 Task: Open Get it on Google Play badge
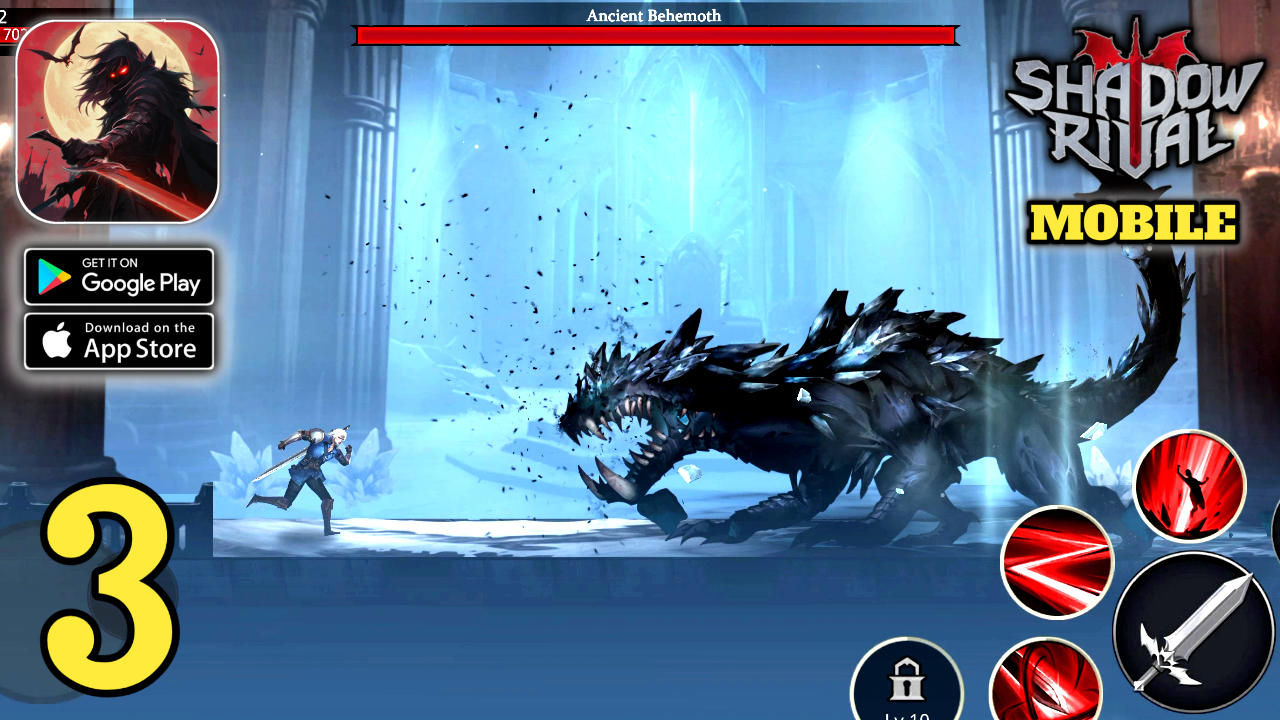pyautogui.click(x=119, y=277)
